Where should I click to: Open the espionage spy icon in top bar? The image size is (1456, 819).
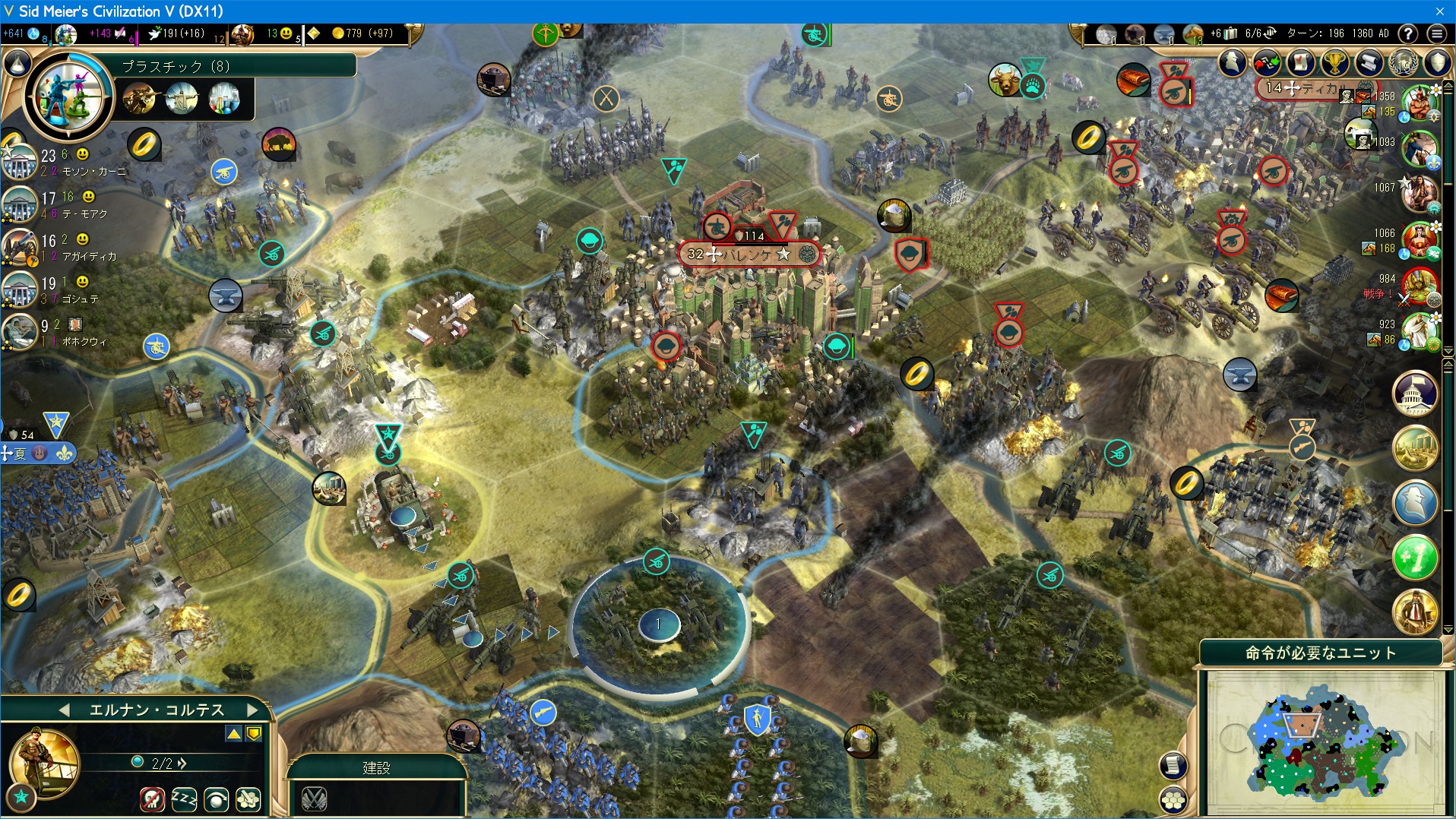click(1233, 64)
